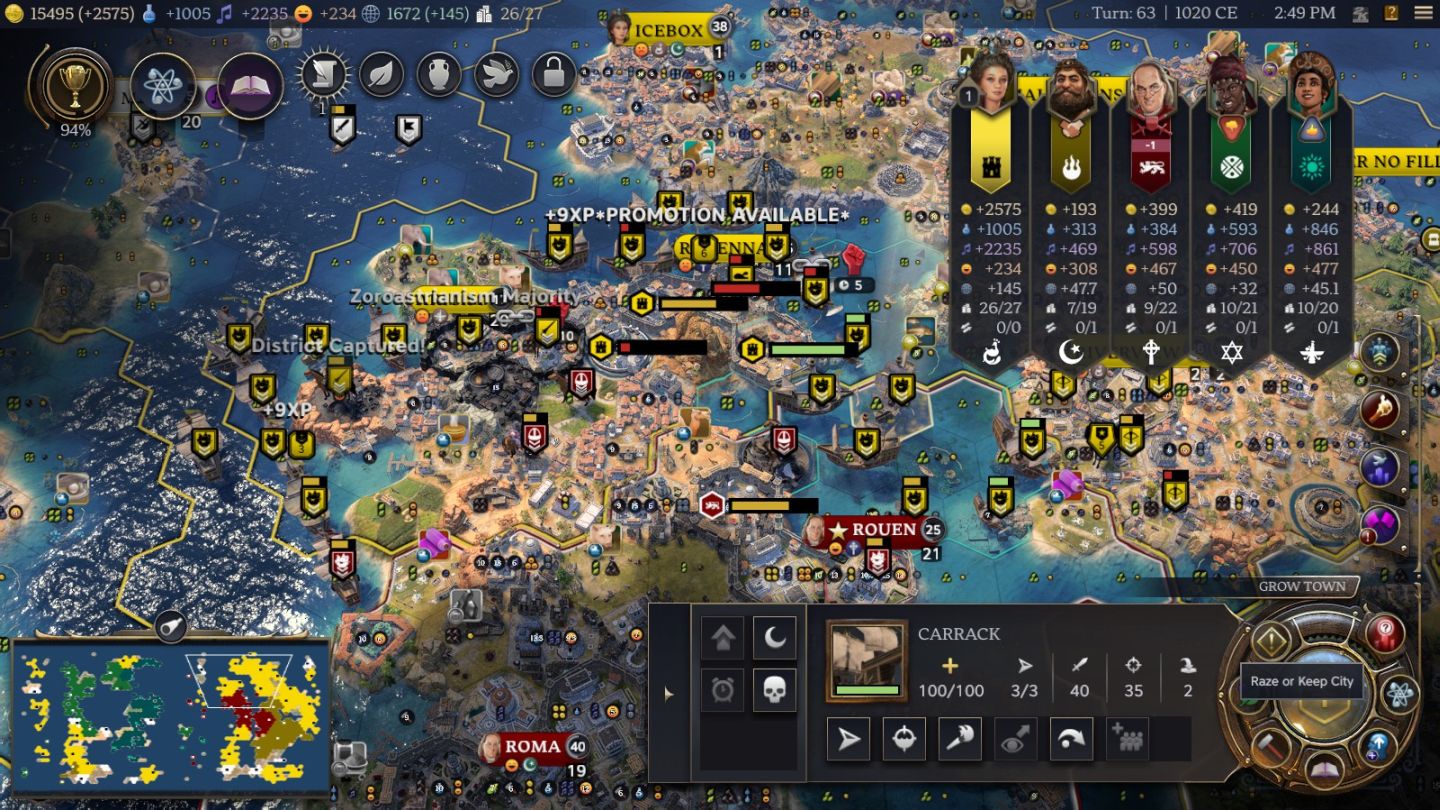Collapse the unit panel with side arrow
Viewport: 1440px width, 810px height.
(669, 693)
